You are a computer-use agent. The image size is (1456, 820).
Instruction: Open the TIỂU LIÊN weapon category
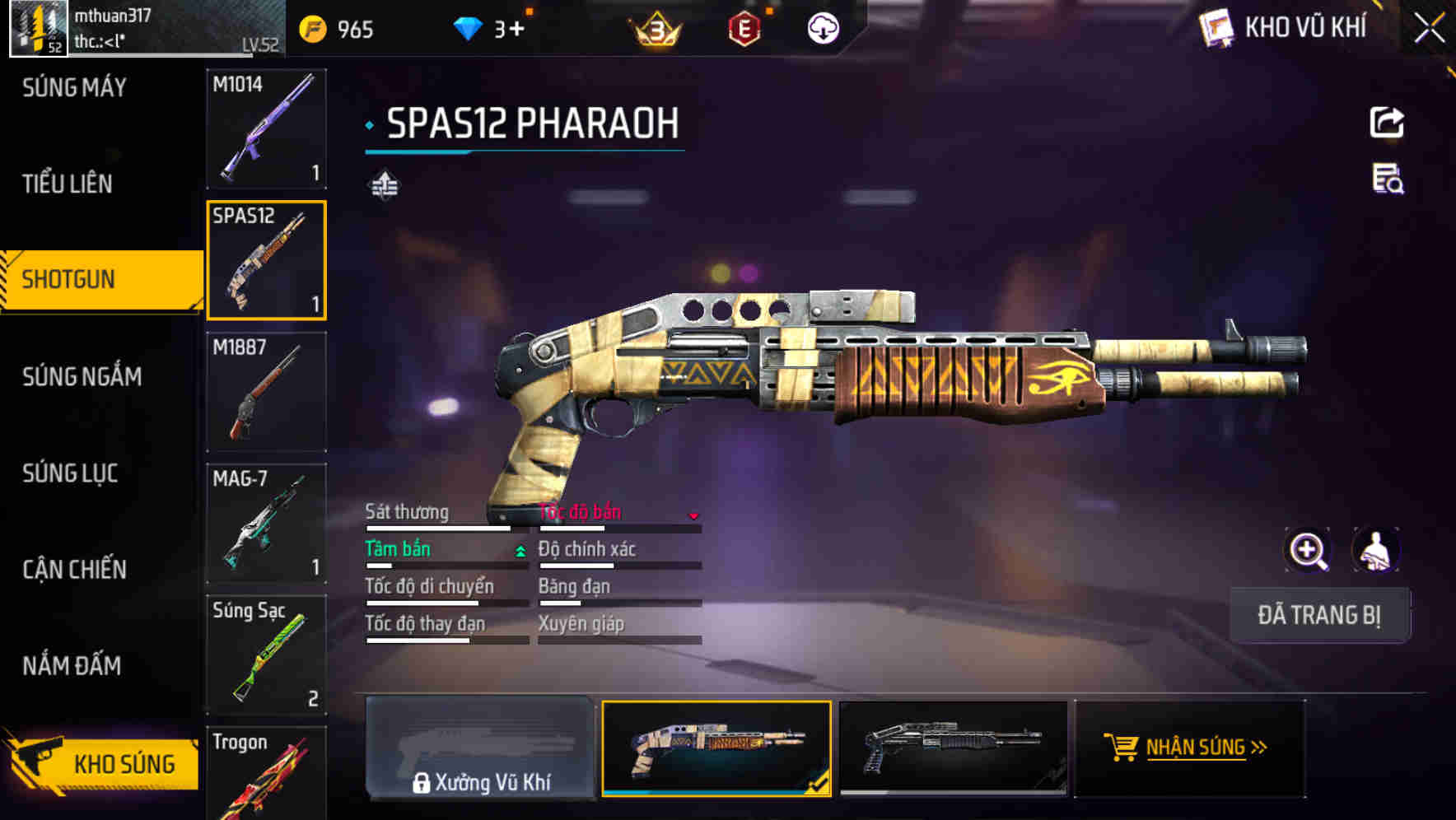point(69,184)
